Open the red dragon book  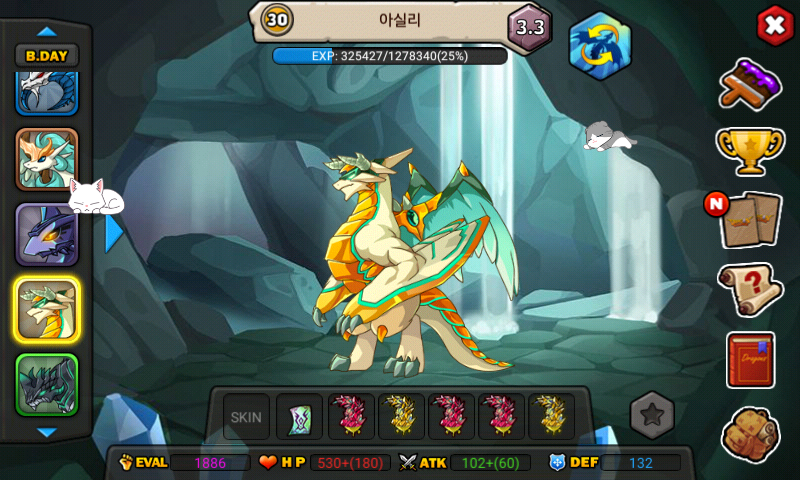tap(750, 360)
